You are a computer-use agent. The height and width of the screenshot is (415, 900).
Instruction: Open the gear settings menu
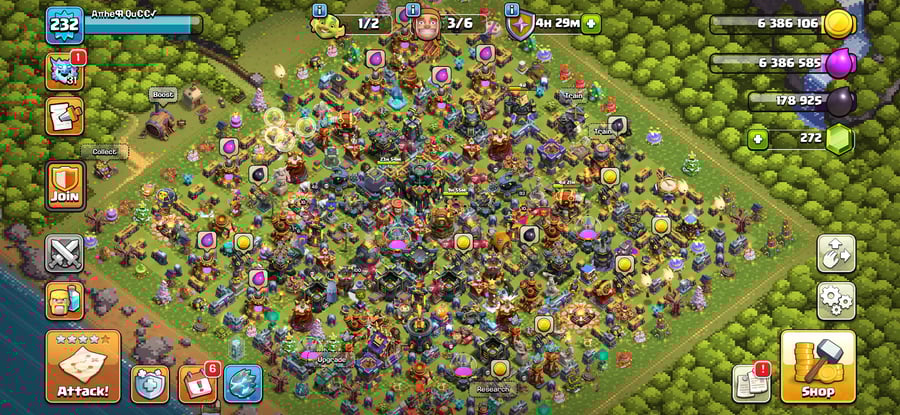pyautogui.click(x=835, y=299)
